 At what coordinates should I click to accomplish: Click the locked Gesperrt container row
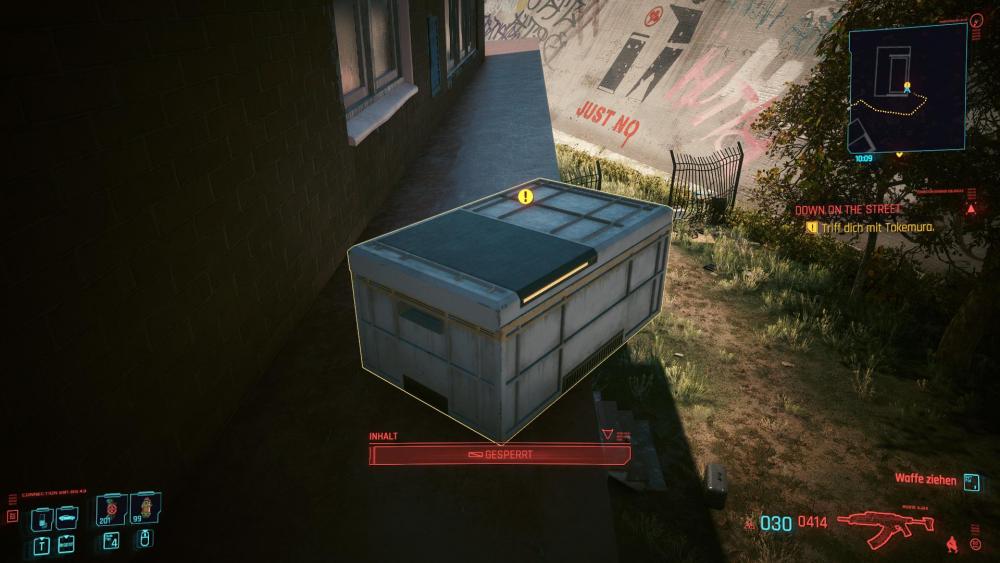click(x=500, y=455)
